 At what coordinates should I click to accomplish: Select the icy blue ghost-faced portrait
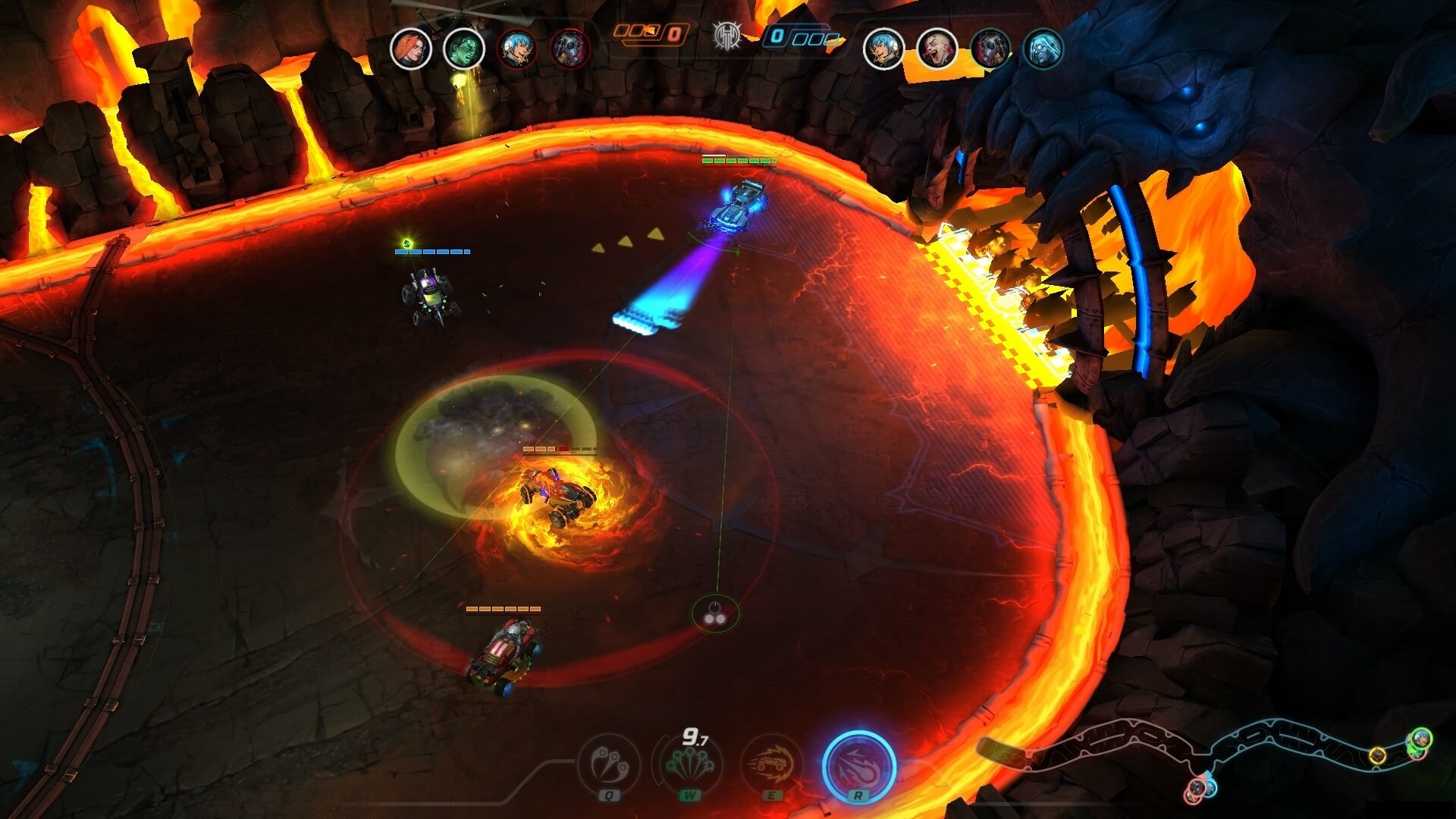pyautogui.click(x=1043, y=49)
